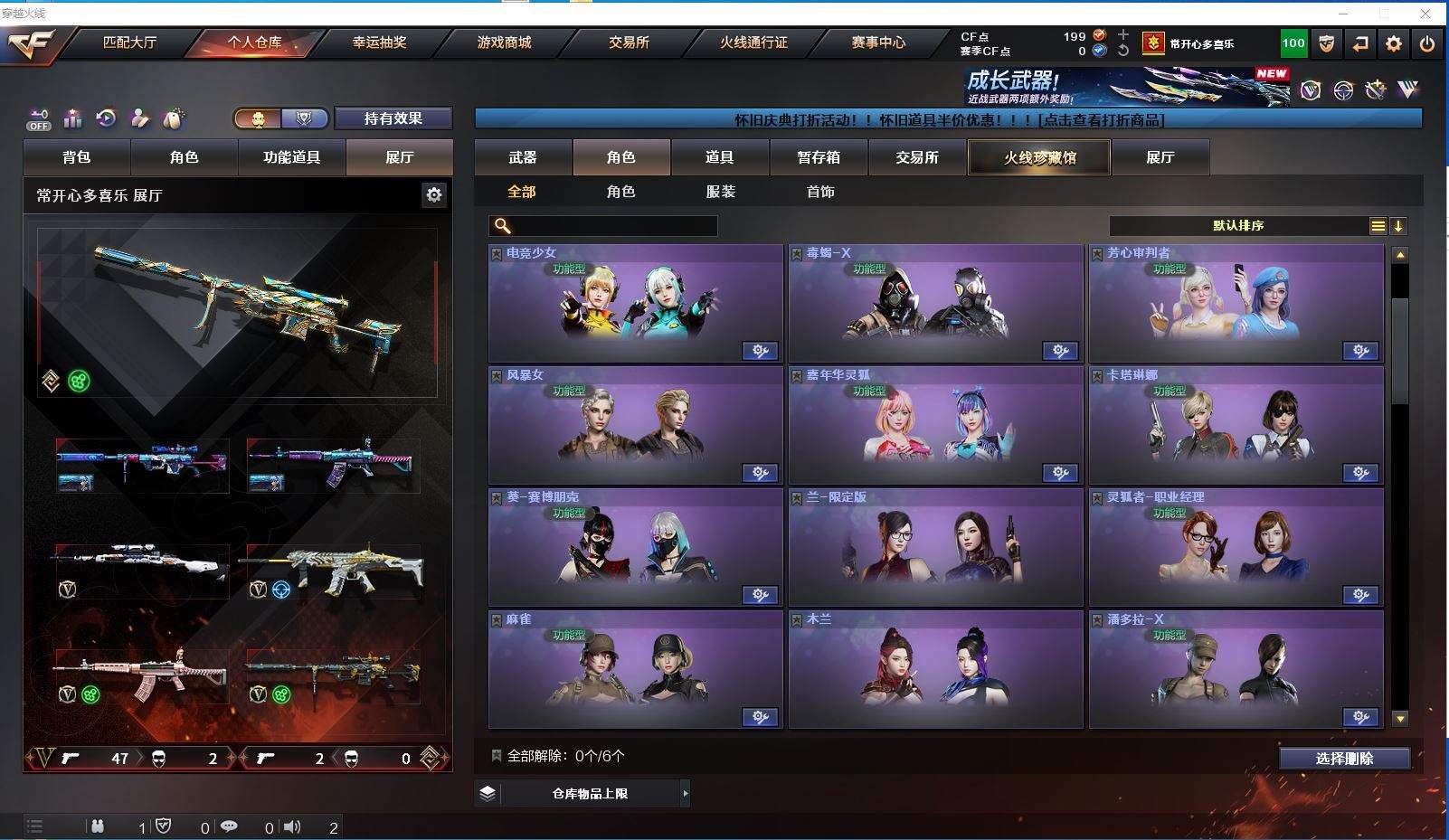Select the 电竞少女 character card
The width and height of the screenshot is (1449, 840).
tap(635, 303)
